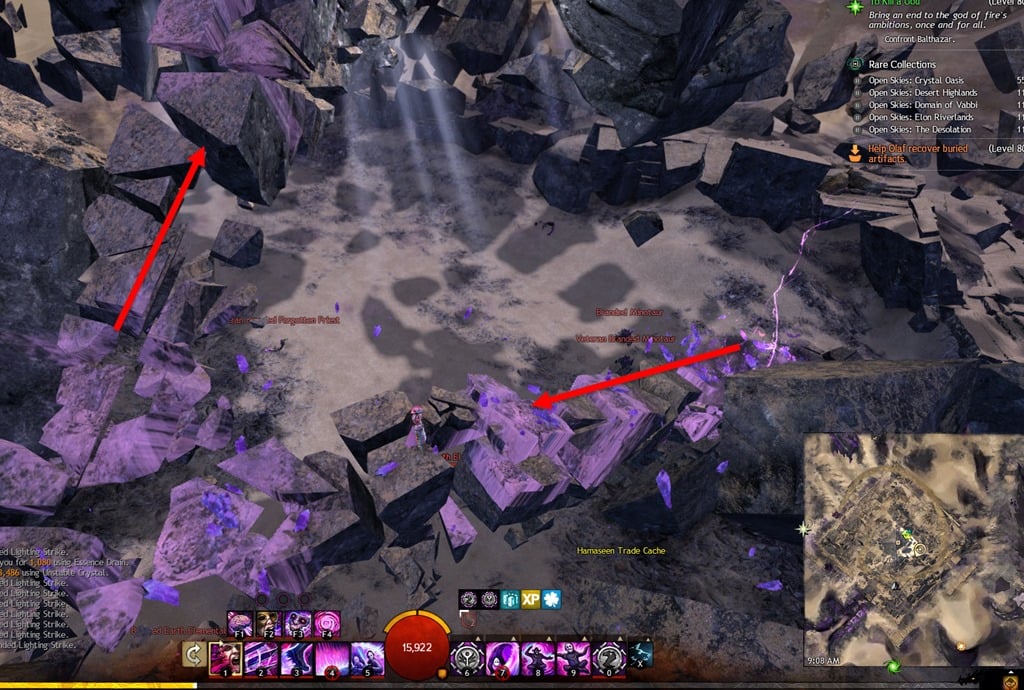Activate weapon skill in slot 1
Viewport: 1024px width, 690px height.
(x=225, y=658)
